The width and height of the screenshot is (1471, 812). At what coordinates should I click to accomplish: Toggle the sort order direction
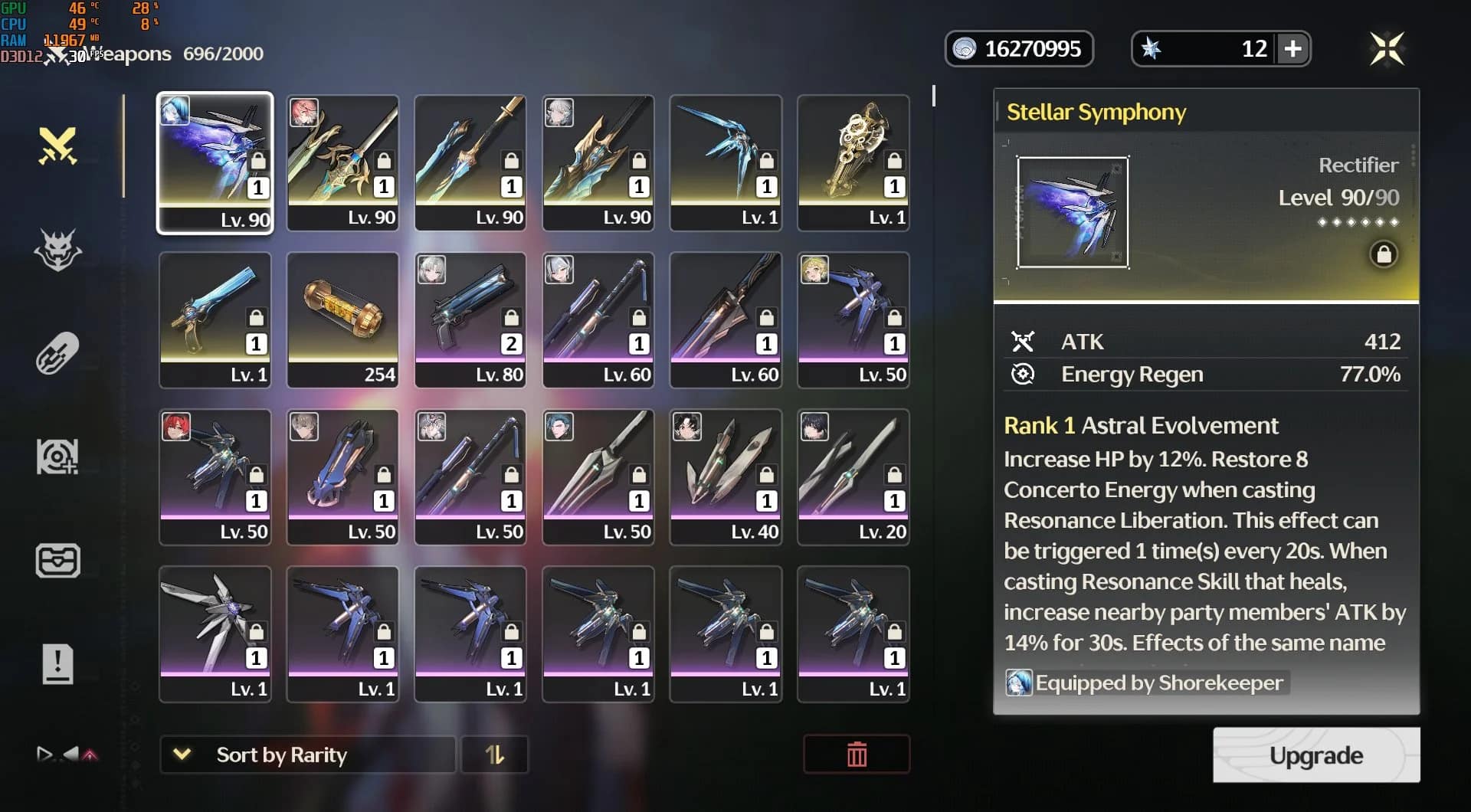[x=495, y=755]
